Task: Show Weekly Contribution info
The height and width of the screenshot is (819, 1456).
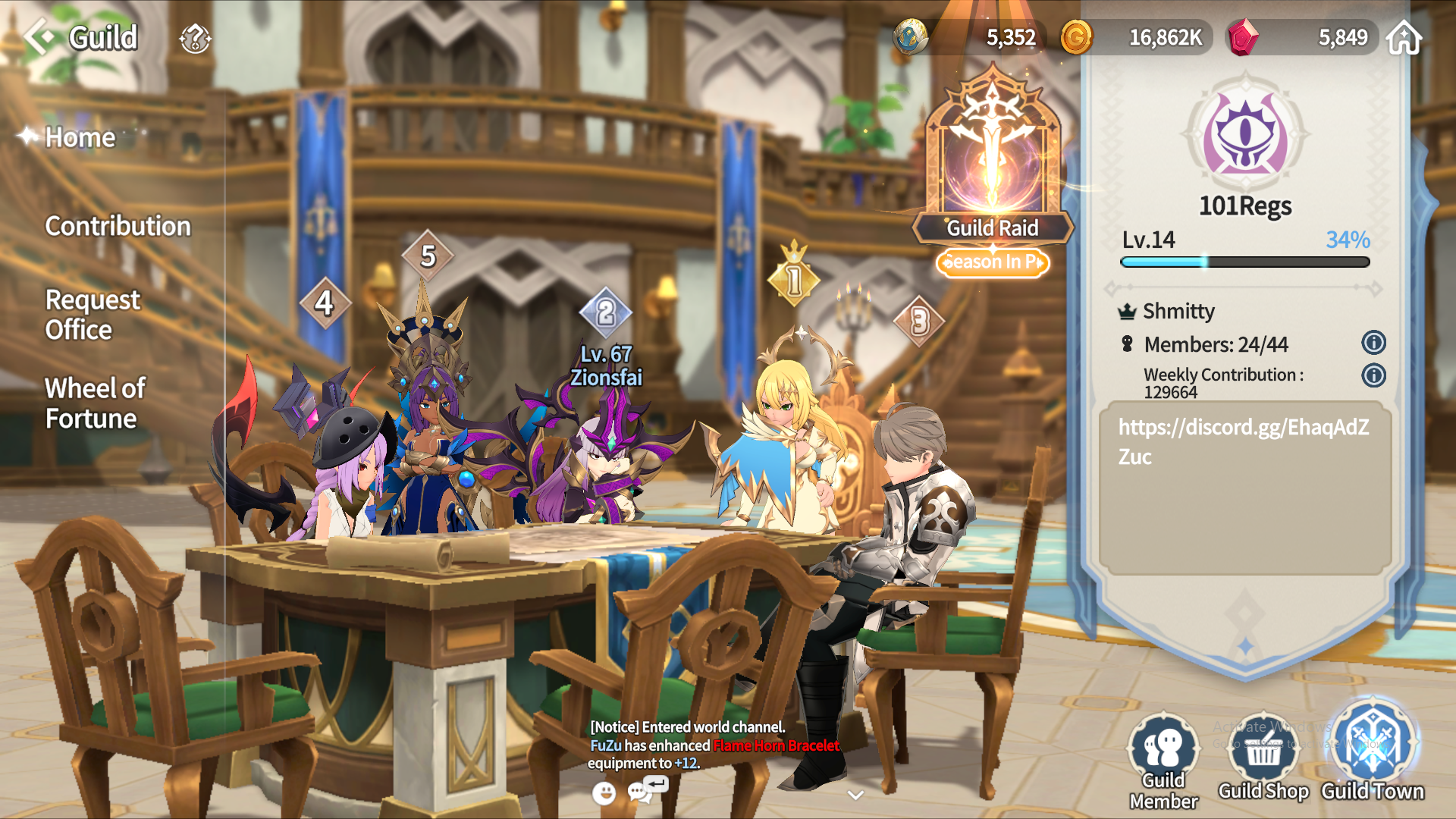Action: [x=1373, y=375]
